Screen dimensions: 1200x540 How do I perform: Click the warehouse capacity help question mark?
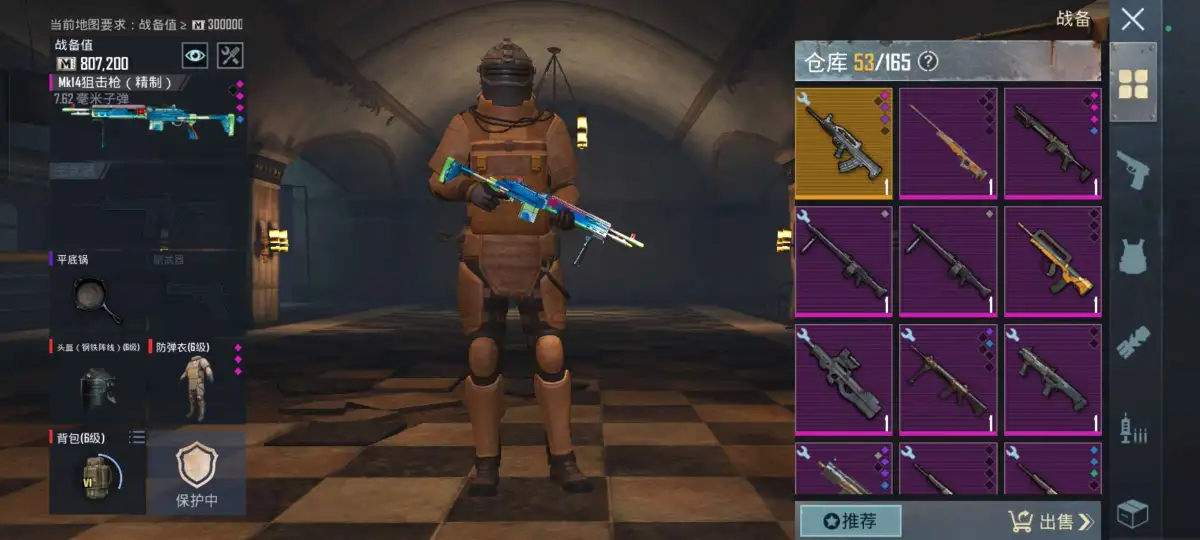coord(928,62)
